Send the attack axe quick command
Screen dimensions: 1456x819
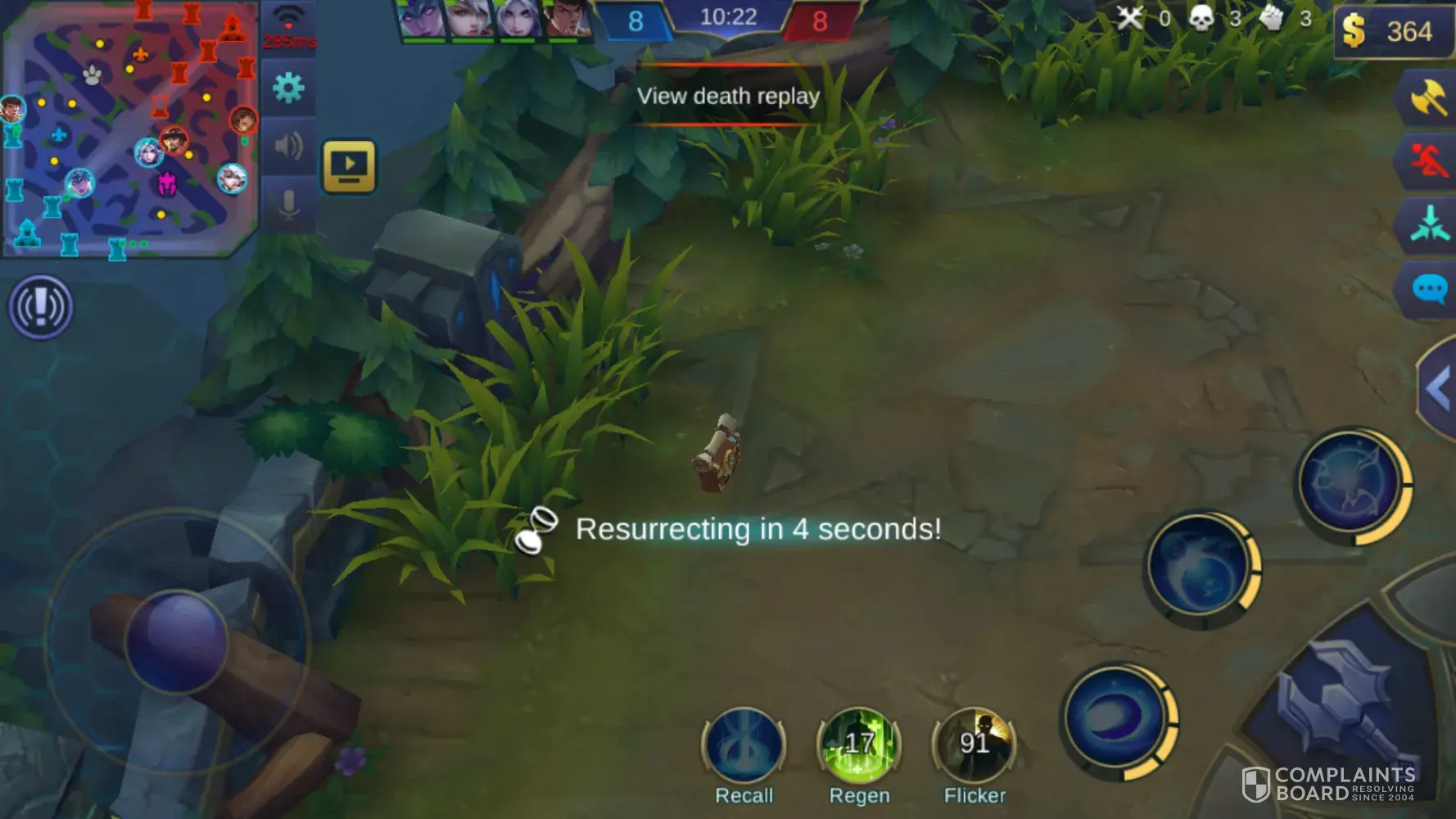(1429, 97)
